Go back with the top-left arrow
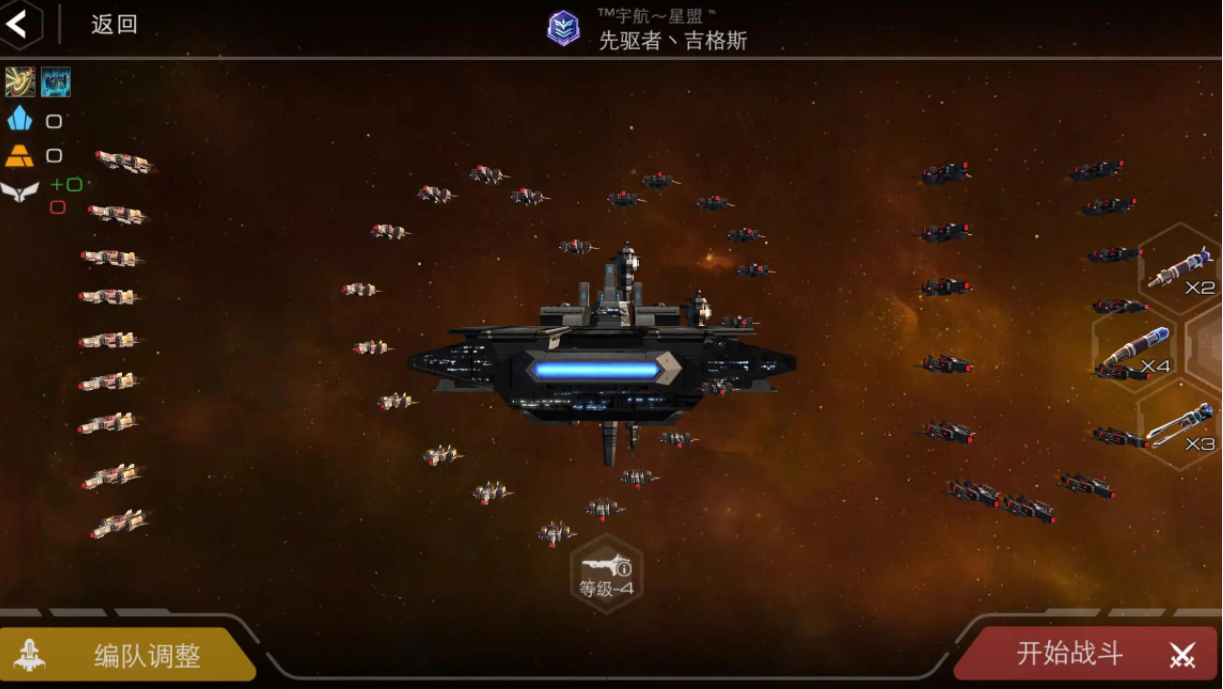The image size is (1223, 689). [17, 24]
